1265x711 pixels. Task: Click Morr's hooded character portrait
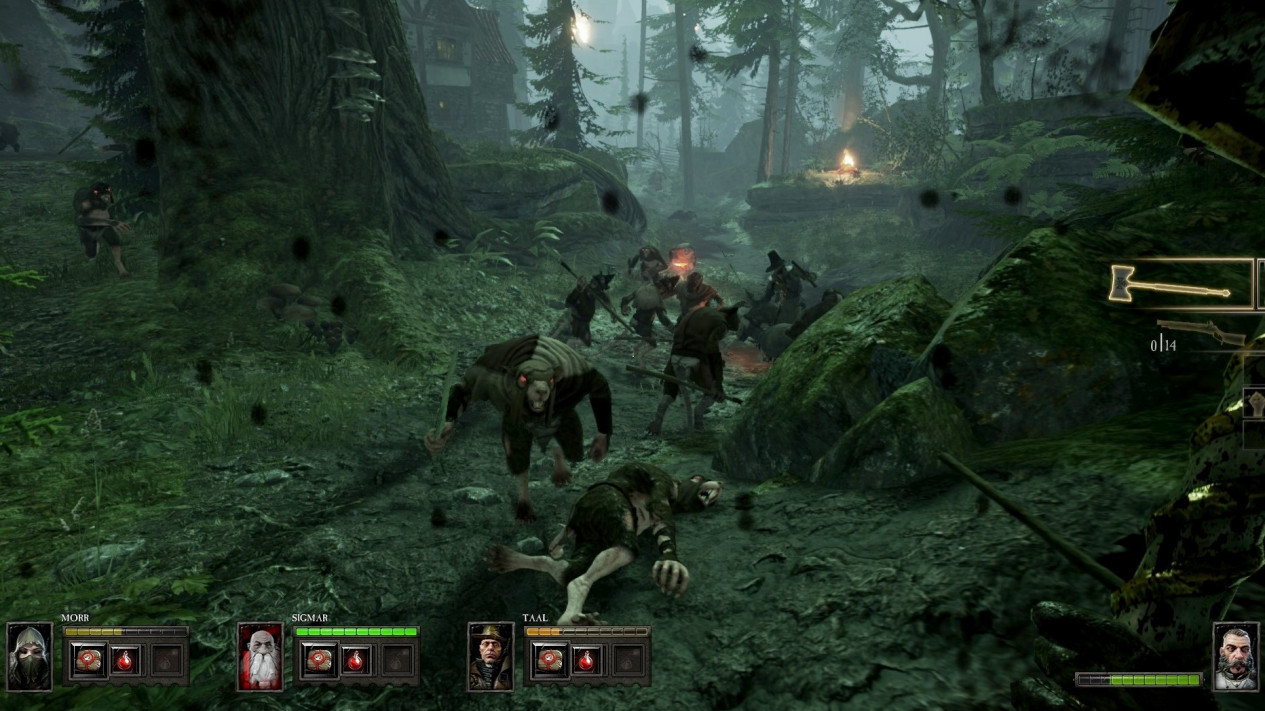click(29, 657)
